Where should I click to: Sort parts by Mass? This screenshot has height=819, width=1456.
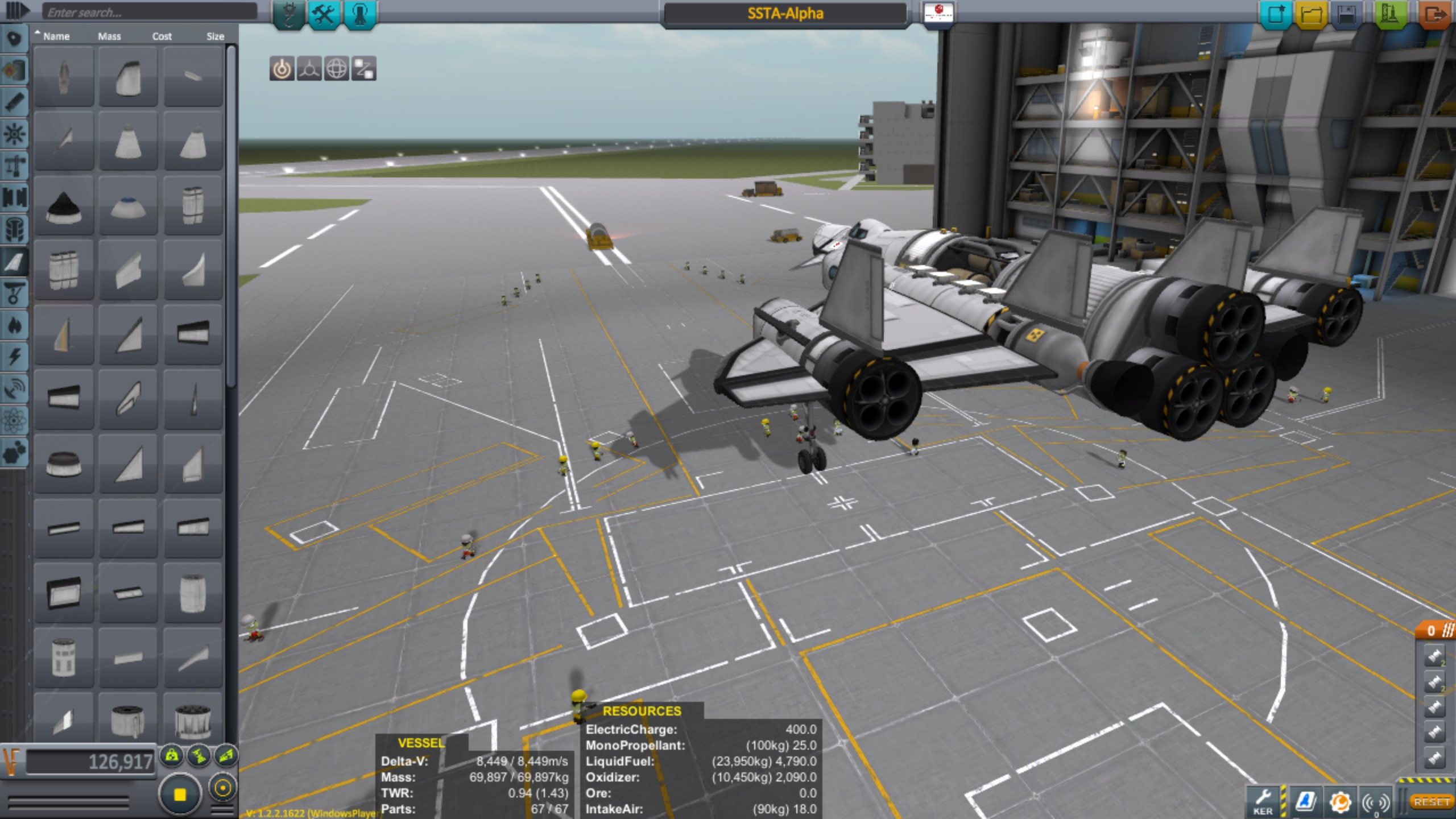click(109, 36)
